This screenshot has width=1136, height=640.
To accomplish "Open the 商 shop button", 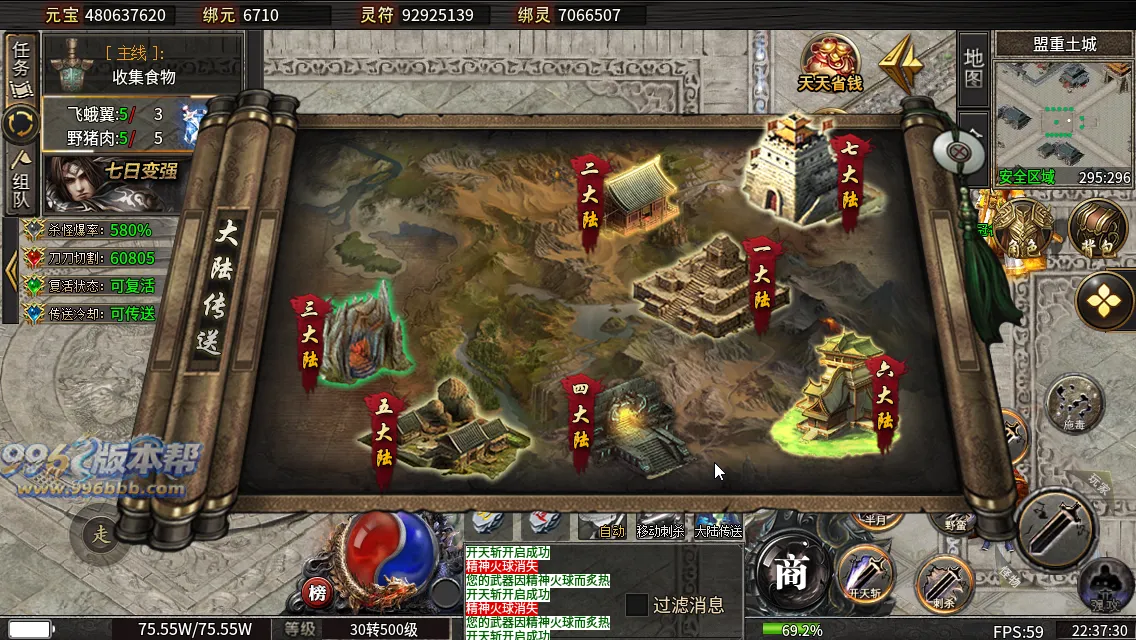I will coord(790,575).
